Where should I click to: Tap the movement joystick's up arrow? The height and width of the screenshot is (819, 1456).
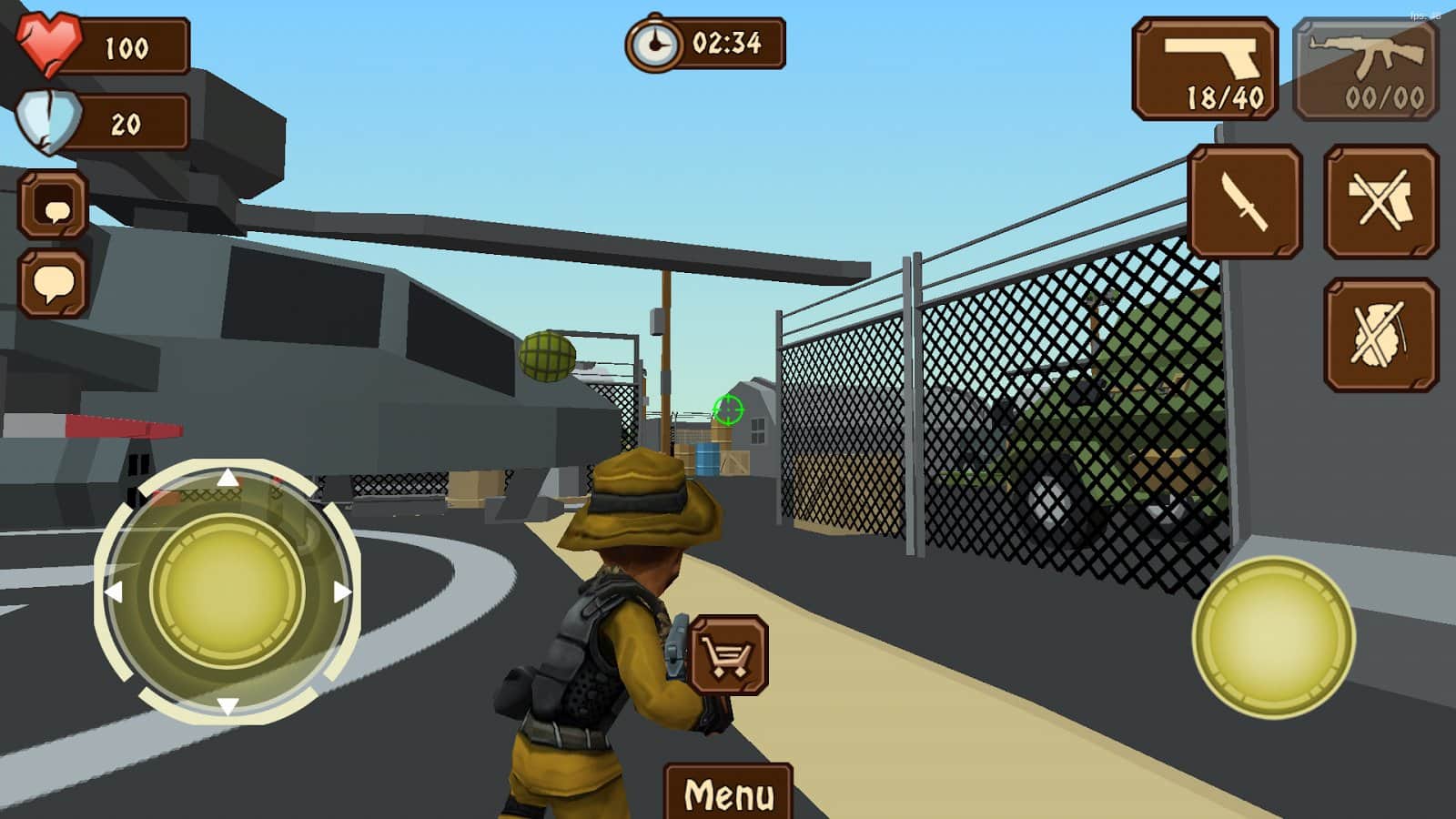(227, 478)
